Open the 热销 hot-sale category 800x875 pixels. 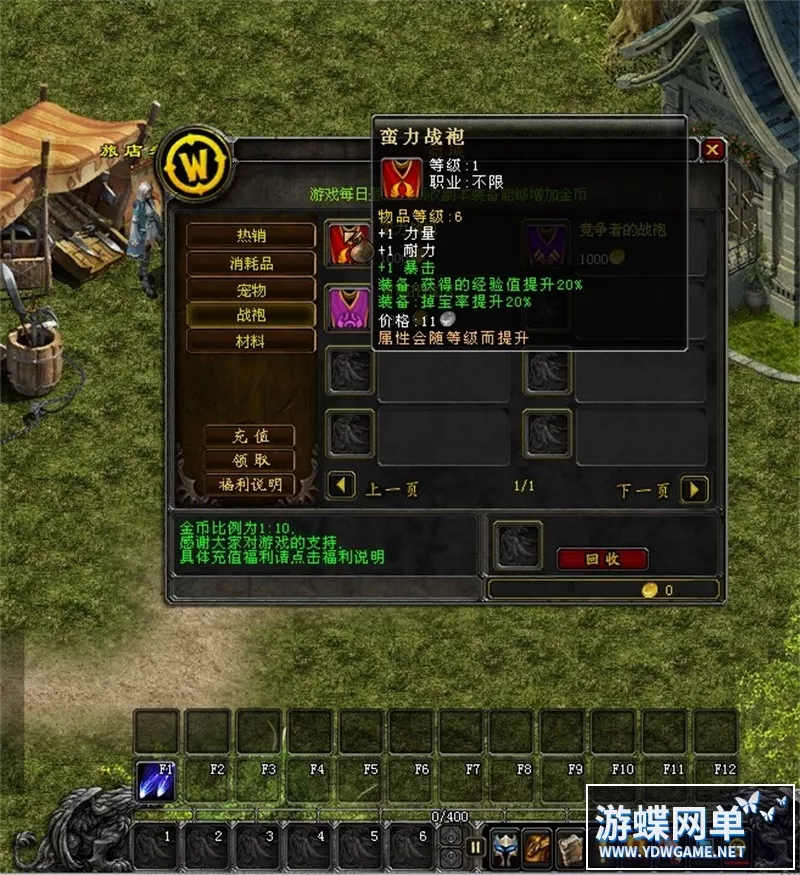tap(251, 236)
